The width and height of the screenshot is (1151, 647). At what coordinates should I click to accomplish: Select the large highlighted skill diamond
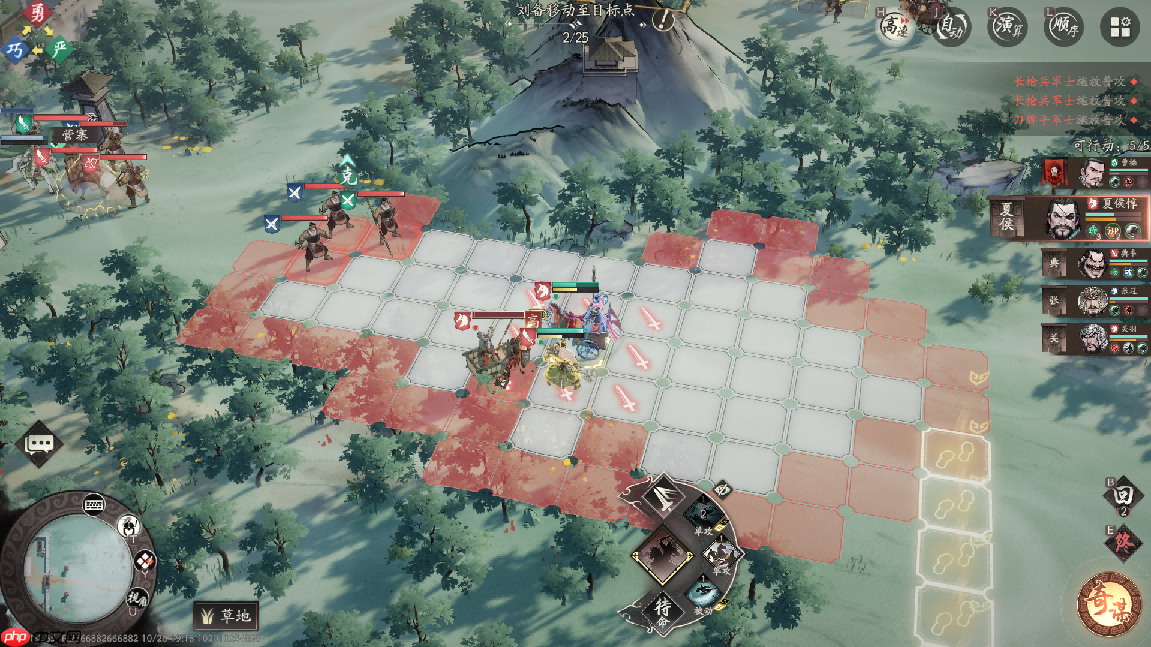tap(660, 553)
